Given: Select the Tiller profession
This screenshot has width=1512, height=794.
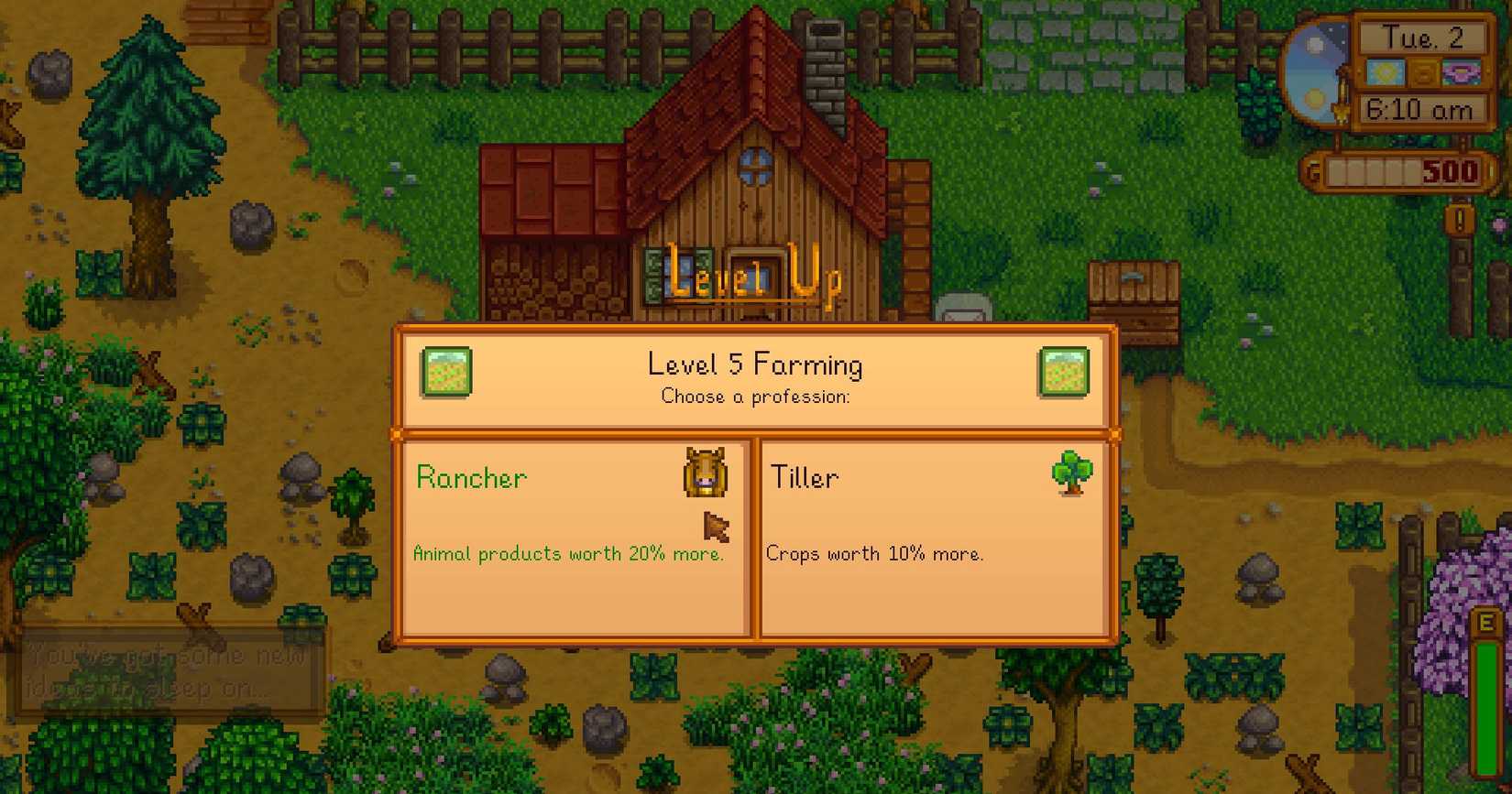Looking at the screenshot, I should click(x=935, y=540).
